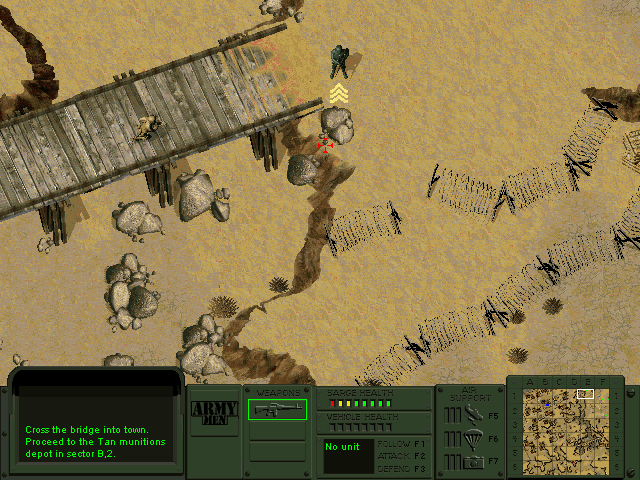The width and height of the screenshot is (640, 480).
Task: Select the "No unit" display panel
Action: [348, 455]
